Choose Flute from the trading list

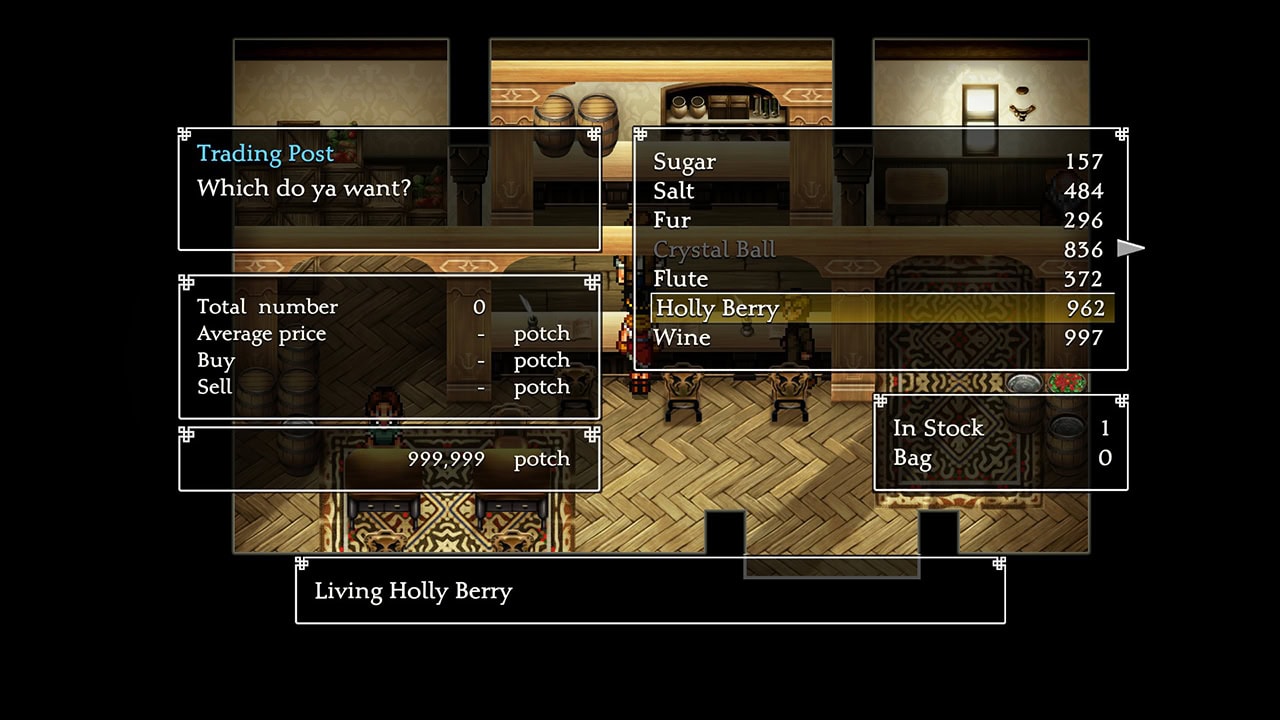coord(681,279)
